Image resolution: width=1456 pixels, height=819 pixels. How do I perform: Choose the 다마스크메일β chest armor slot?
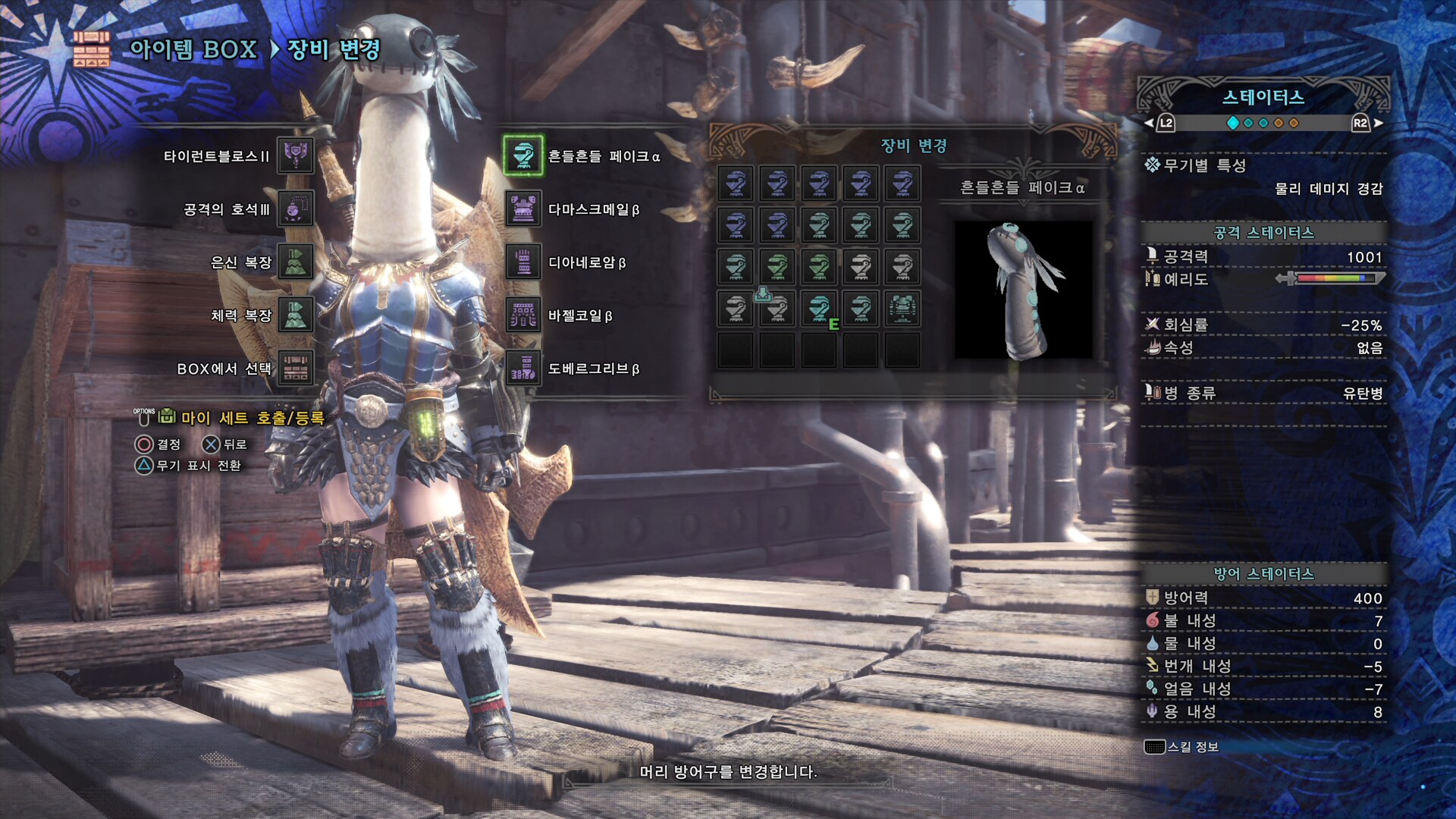coord(523,209)
